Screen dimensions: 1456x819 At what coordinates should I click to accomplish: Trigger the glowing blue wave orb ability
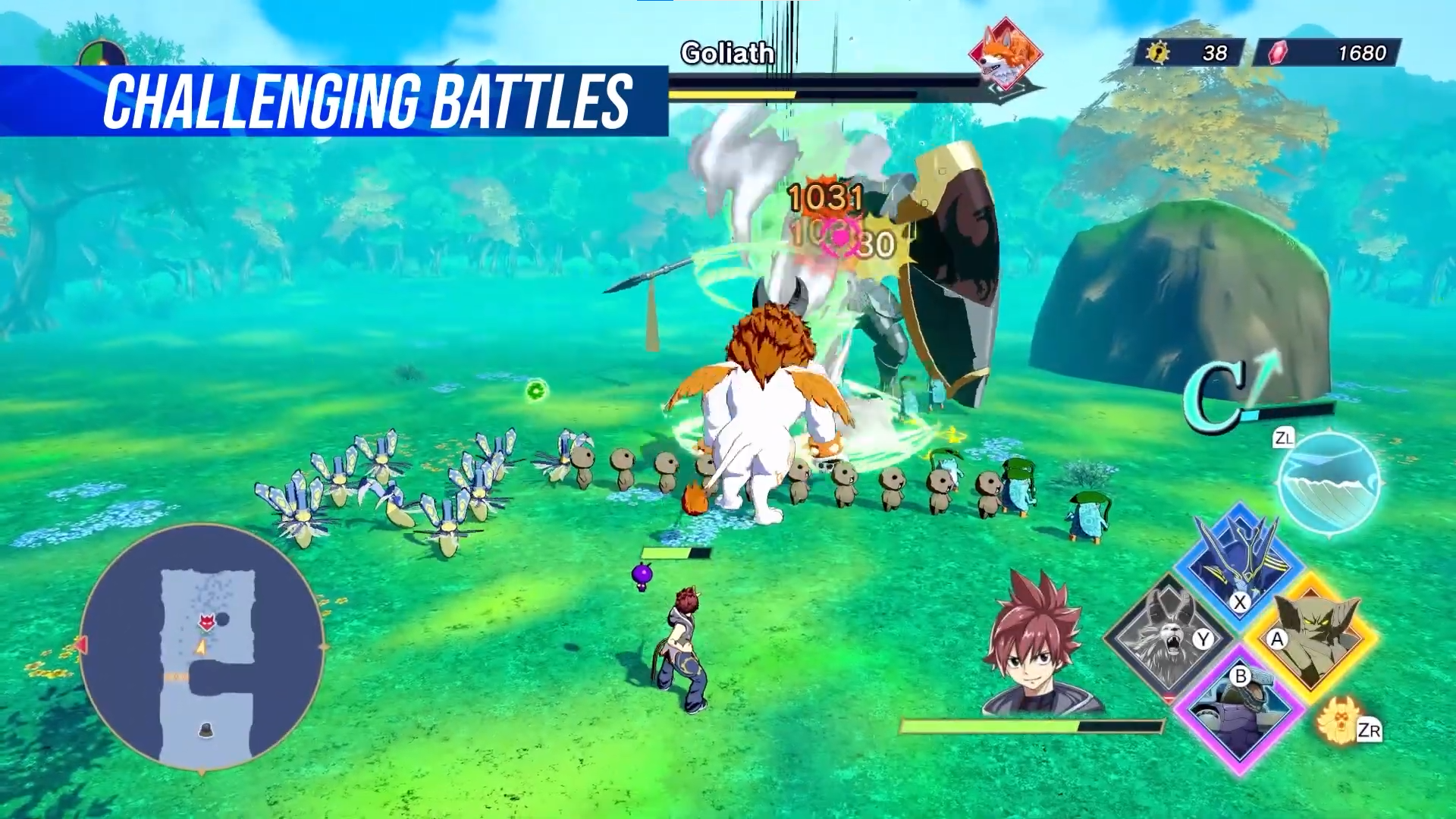[x=1329, y=484]
